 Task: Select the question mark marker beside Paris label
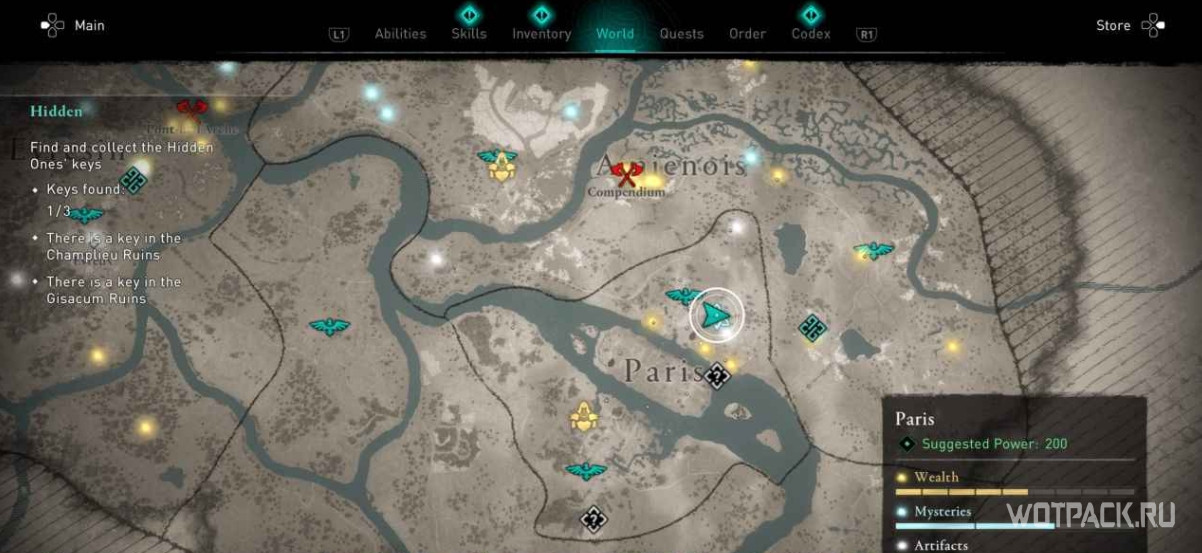(716, 376)
